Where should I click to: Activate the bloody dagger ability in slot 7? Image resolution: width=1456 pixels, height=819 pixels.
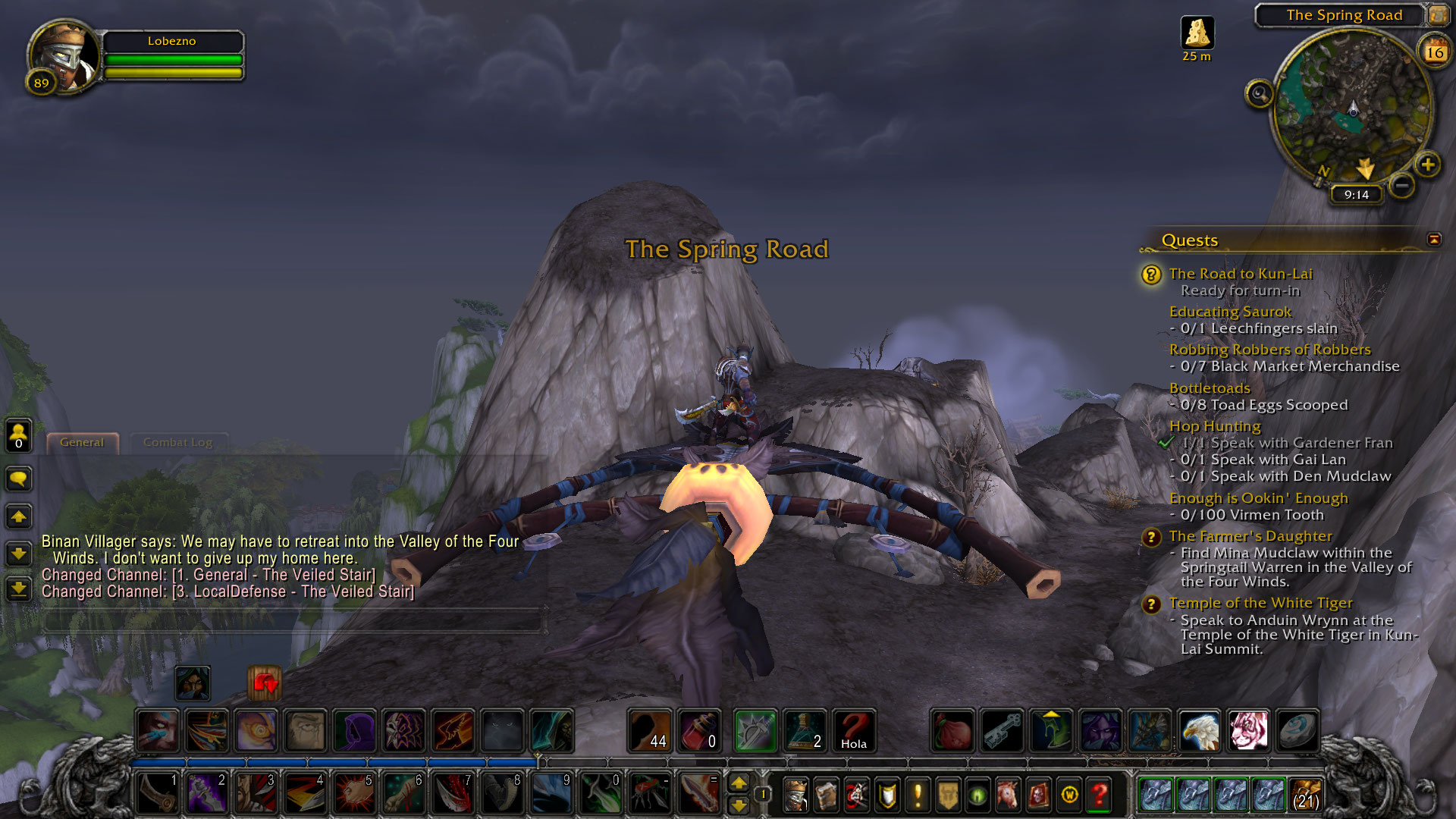[x=453, y=793]
